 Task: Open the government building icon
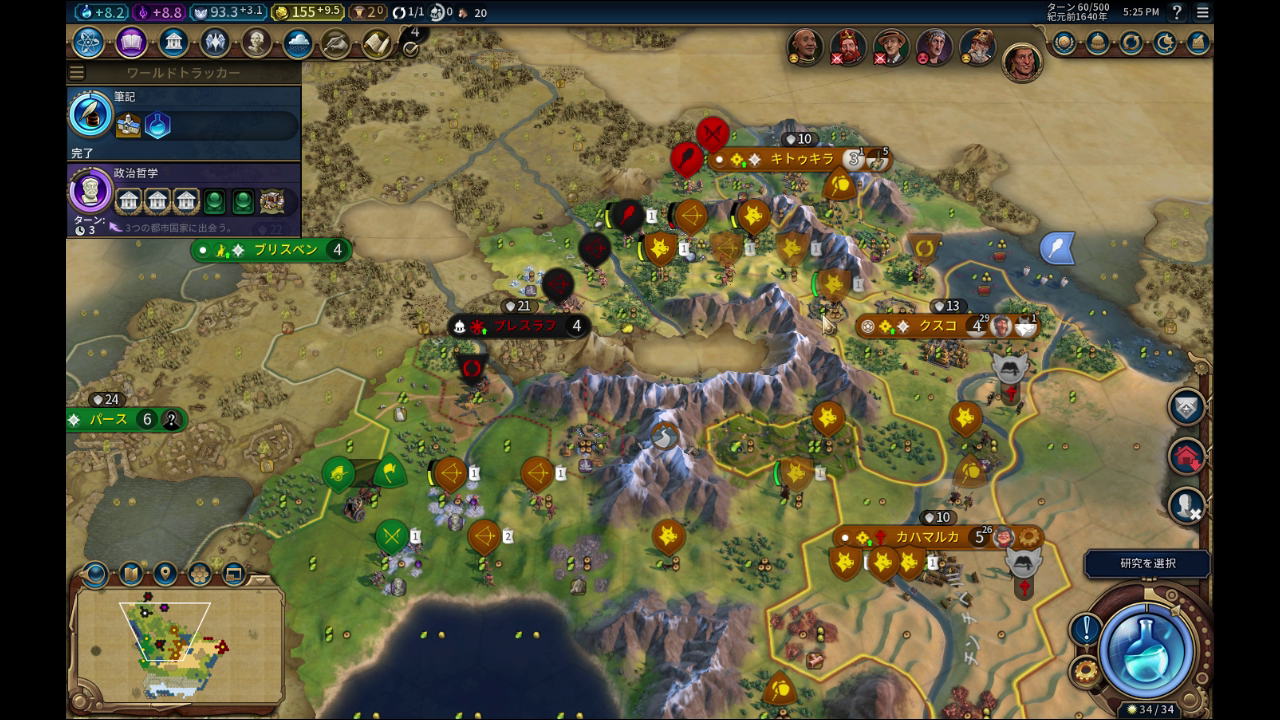pos(174,43)
